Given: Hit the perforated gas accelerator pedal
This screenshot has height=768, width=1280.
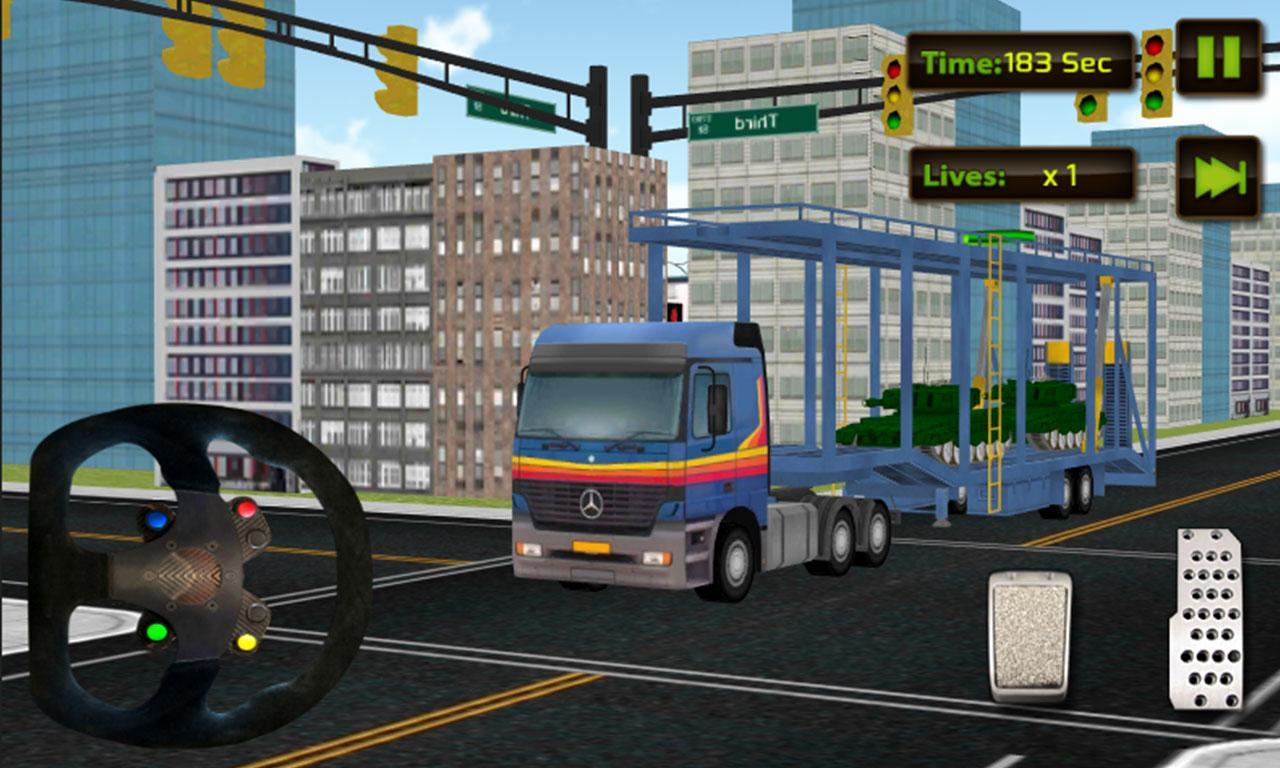Looking at the screenshot, I should pos(1206,620).
